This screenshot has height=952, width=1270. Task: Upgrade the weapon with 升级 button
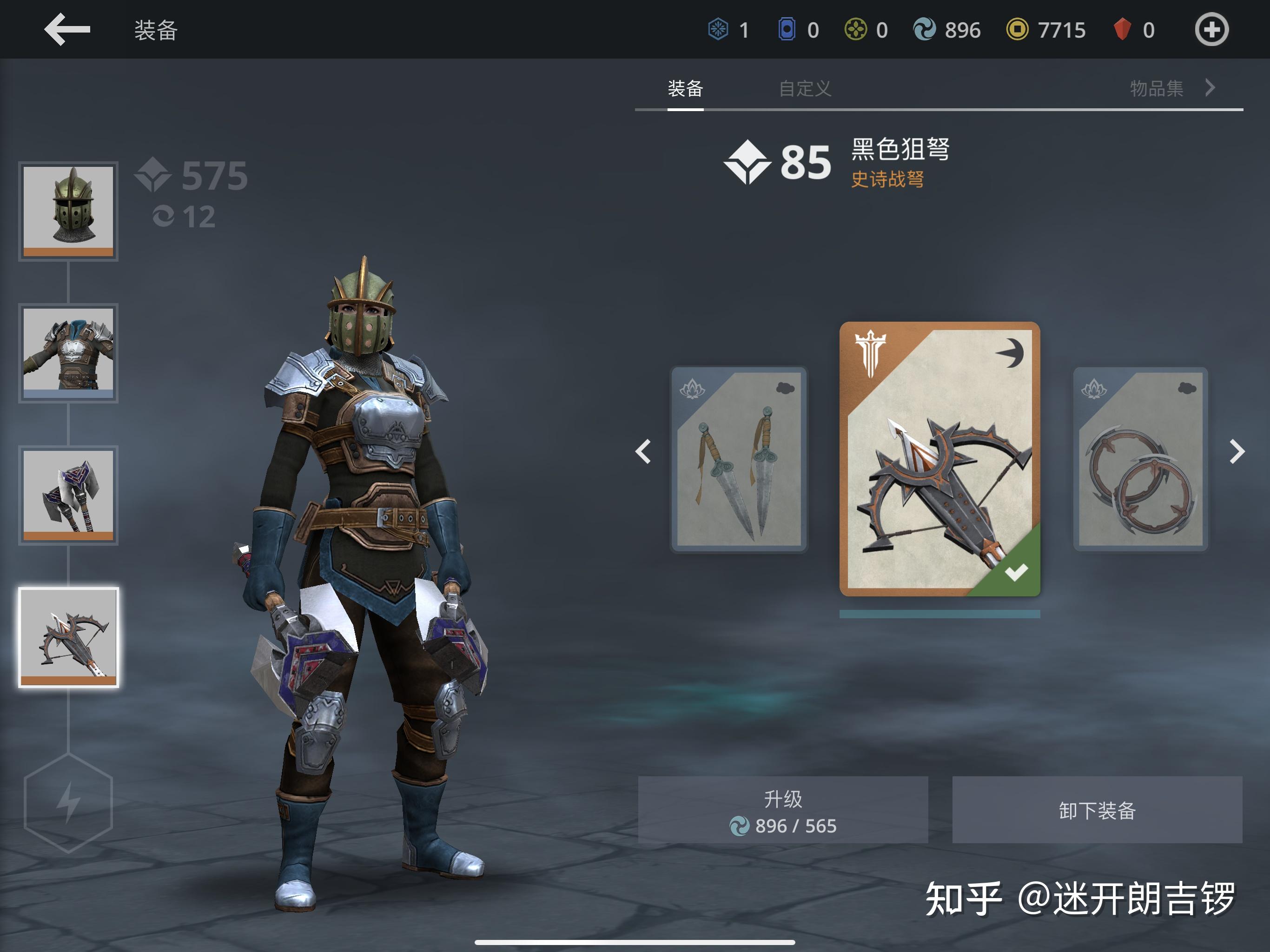(x=782, y=810)
